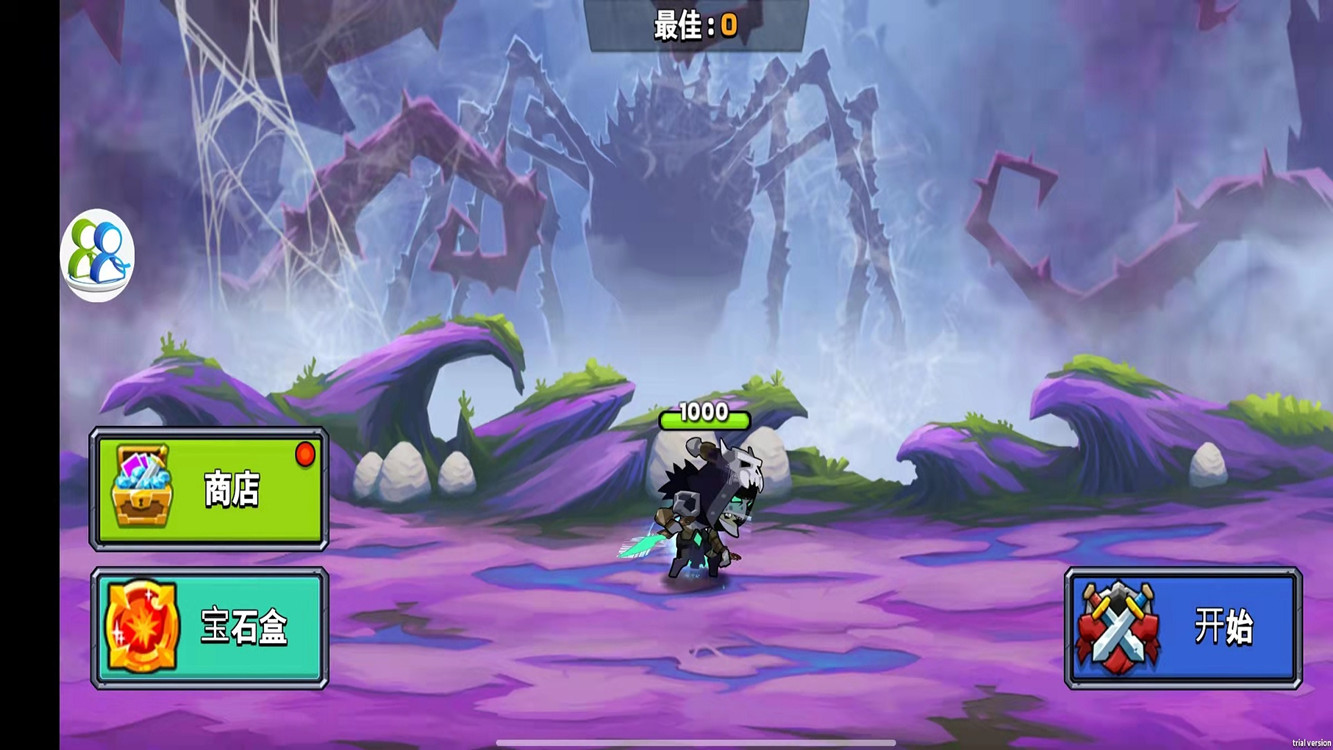Image resolution: width=1333 pixels, height=750 pixels.
Task: Start the battle with 开始 button
Action: coord(1183,628)
